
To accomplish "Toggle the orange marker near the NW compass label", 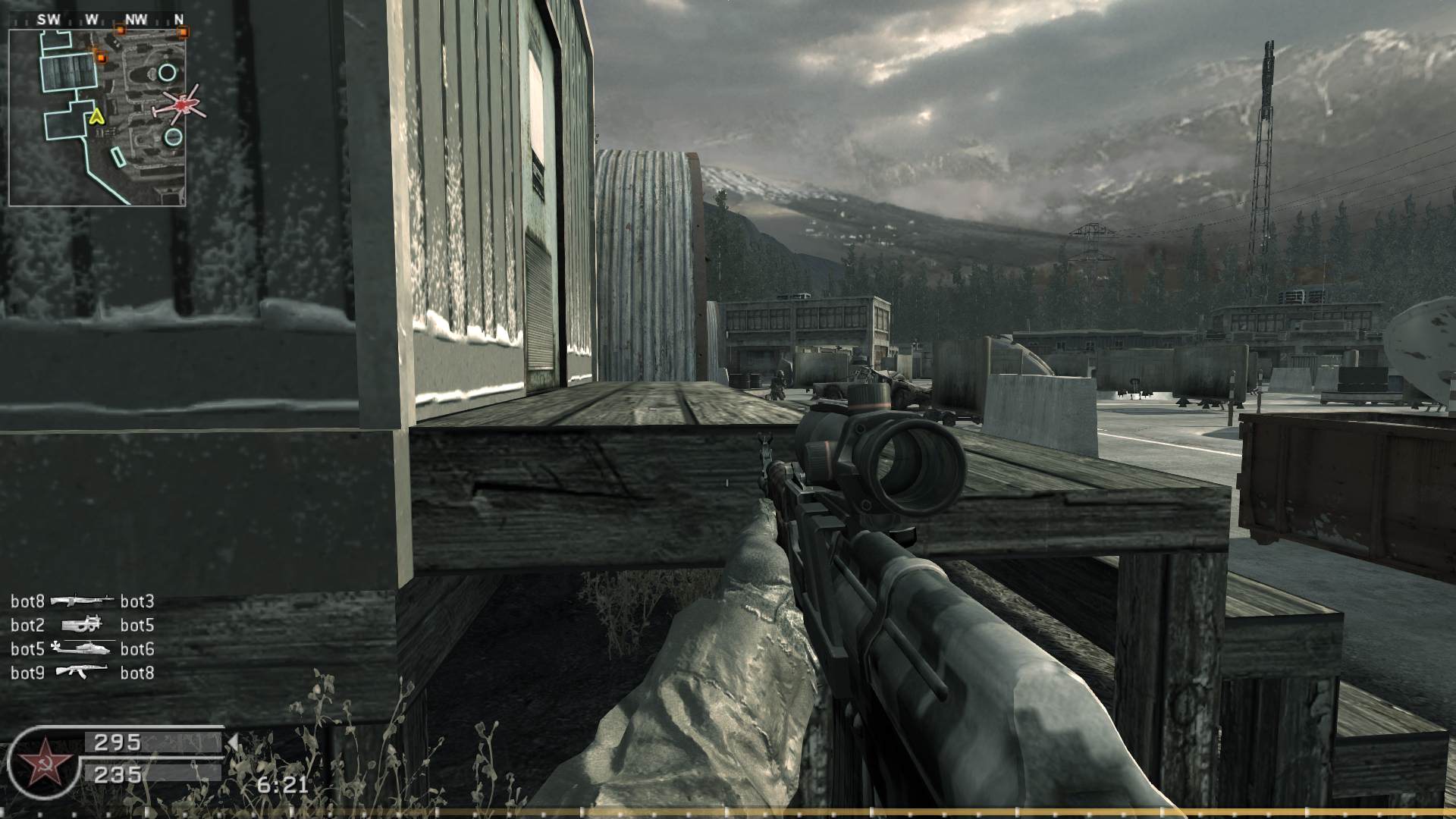I will tap(120, 31).
